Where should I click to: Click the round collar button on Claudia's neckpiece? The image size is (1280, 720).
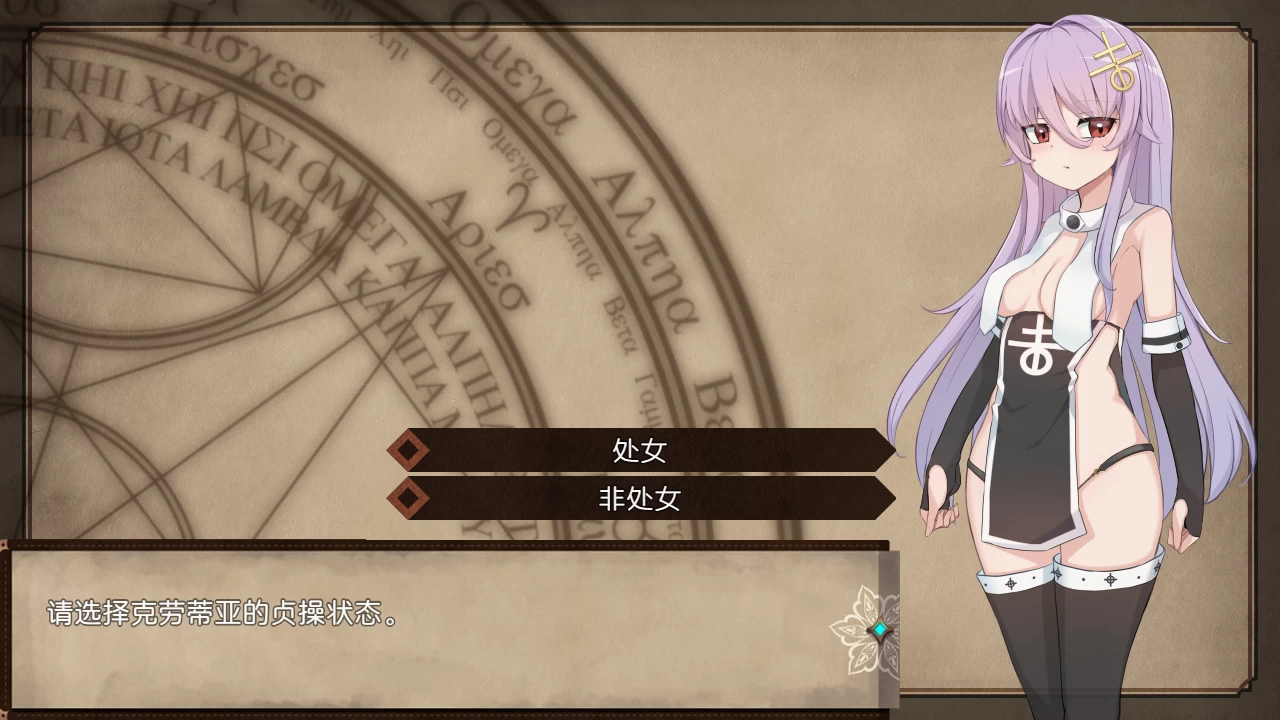click(1072, 222)
